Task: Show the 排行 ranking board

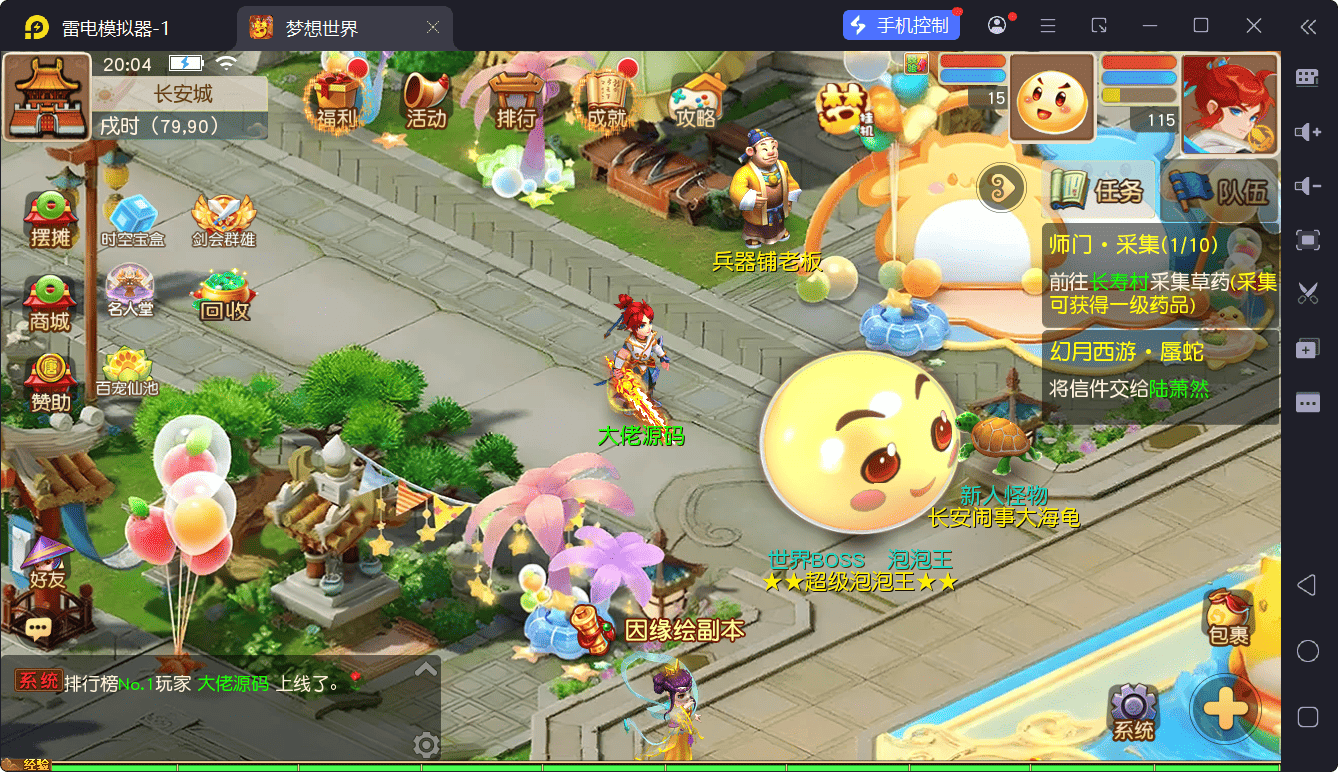Action: 516,100
